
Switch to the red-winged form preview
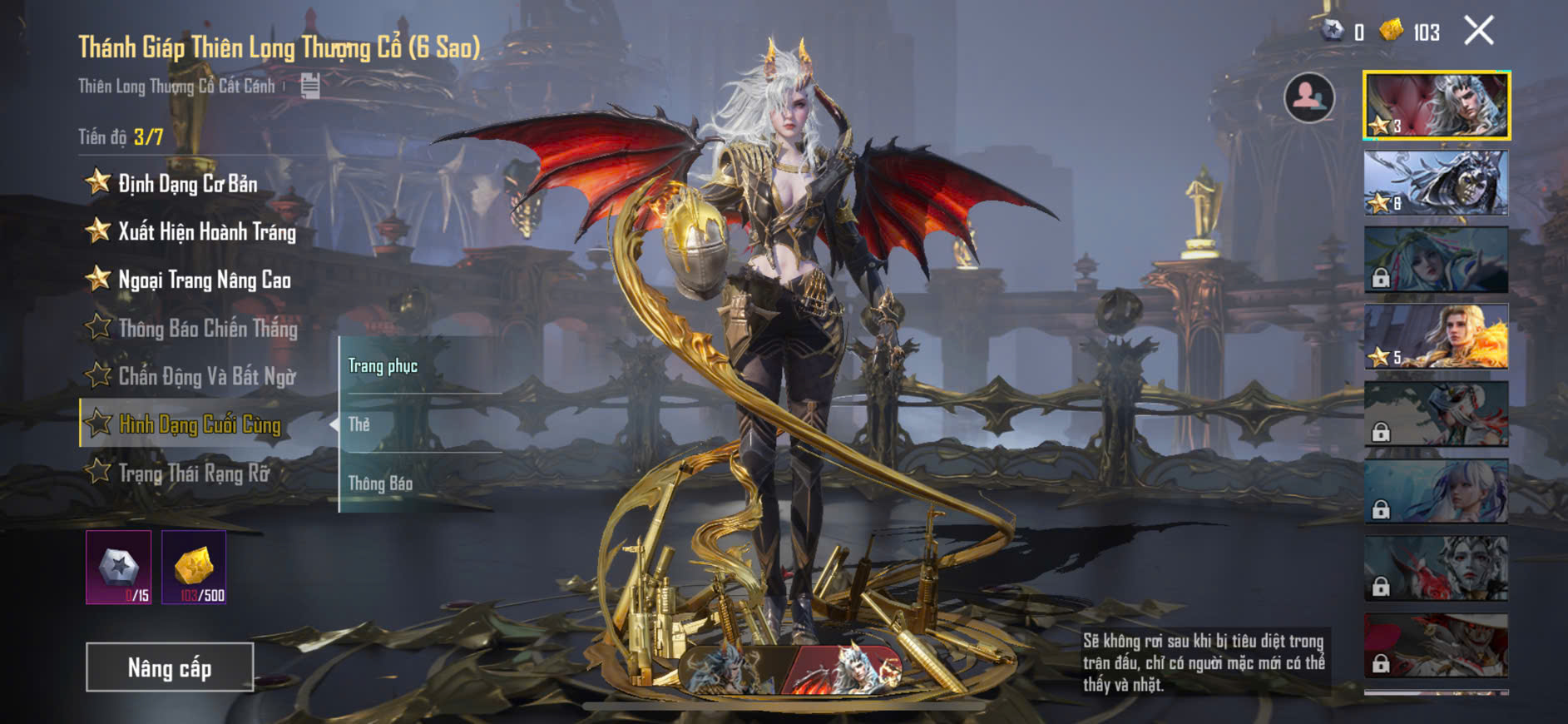coord(844,669)
